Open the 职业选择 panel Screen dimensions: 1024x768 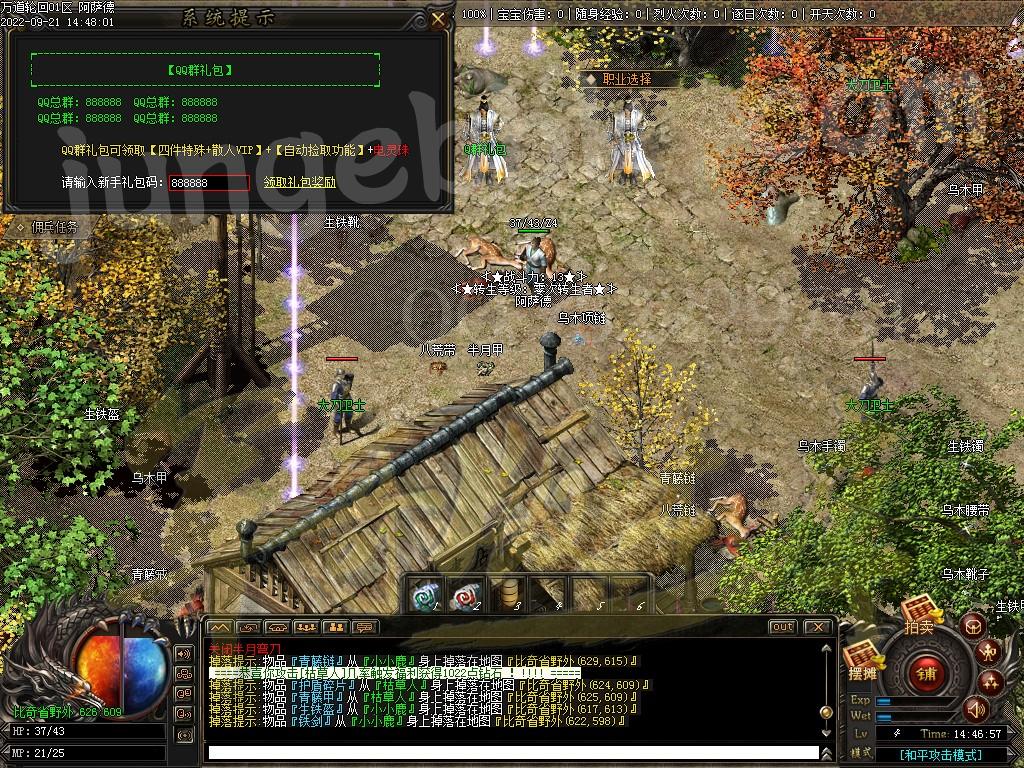[626, 79]
